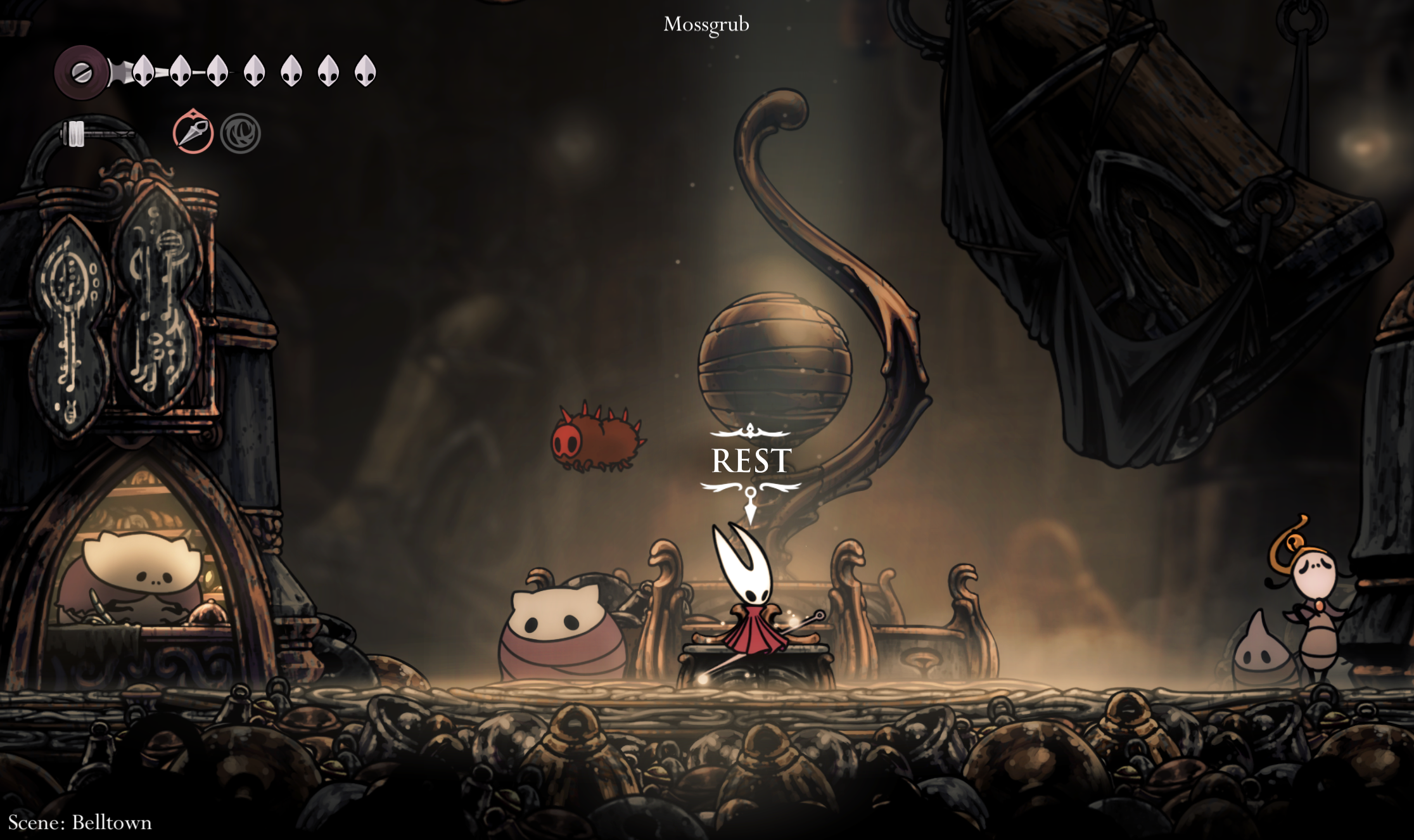Select the red-ringed throwing pin tool icon
Image resolution: width=1414 pixels, height=840 pixels.
point(193,133)
